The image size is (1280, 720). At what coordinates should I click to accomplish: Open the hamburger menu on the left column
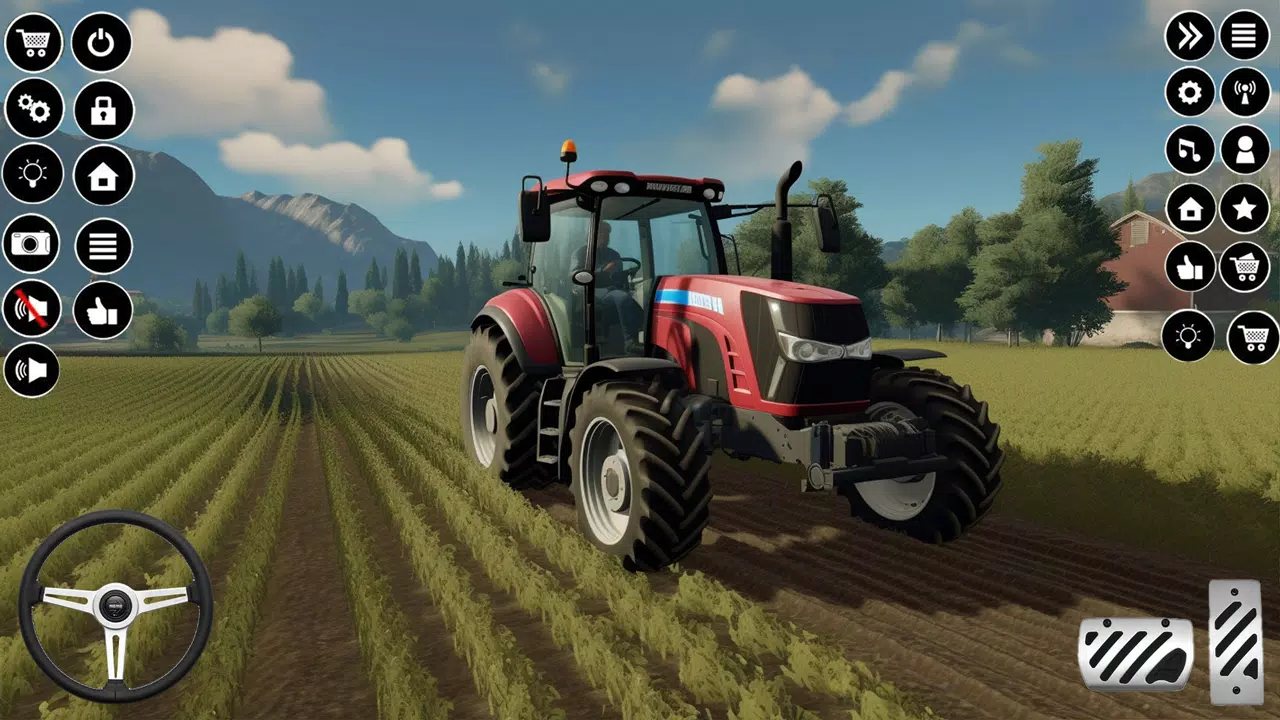pyautogui.click(x=103, y=243)
